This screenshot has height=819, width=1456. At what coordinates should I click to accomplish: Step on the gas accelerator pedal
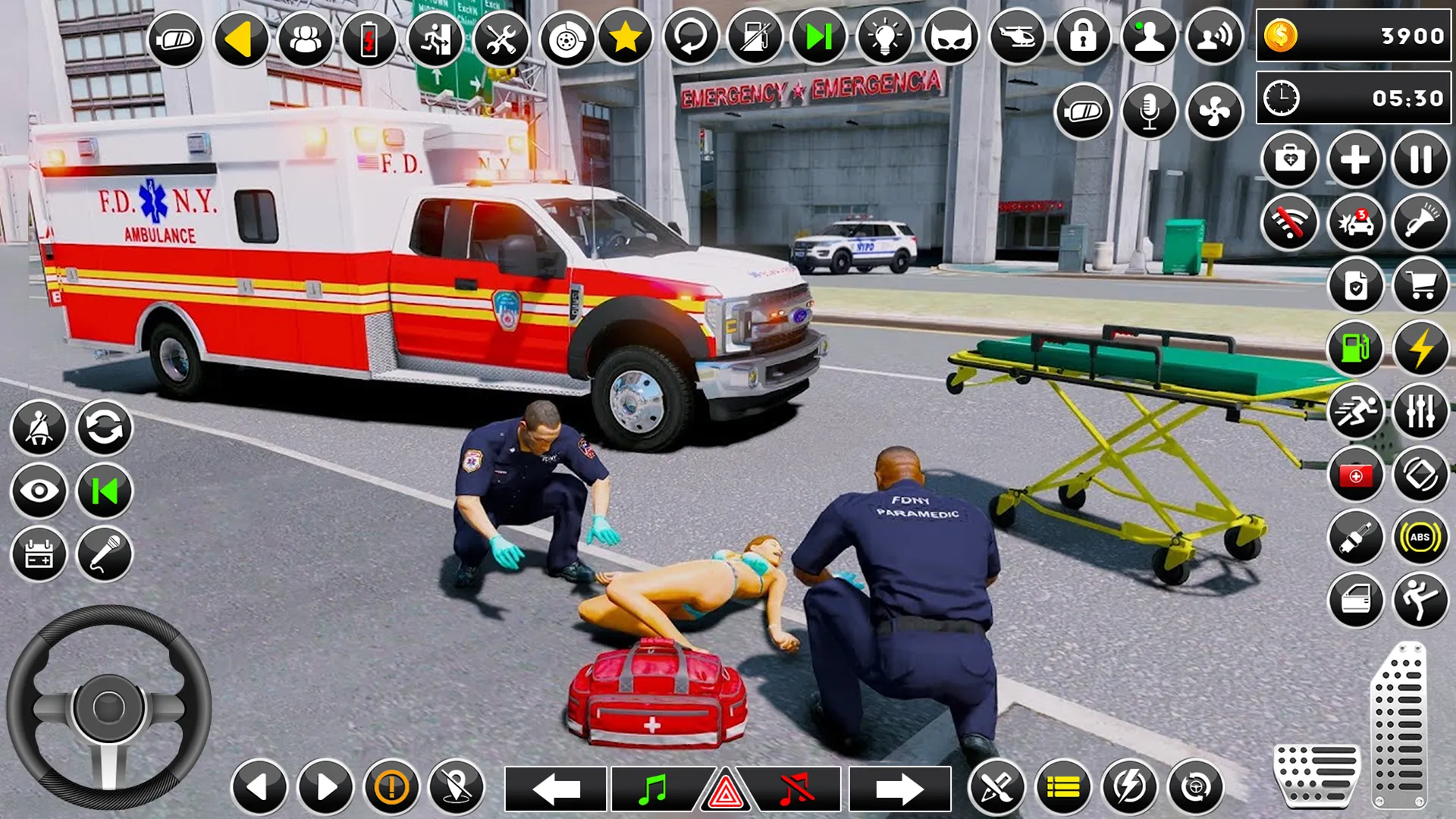[1399, 724]
